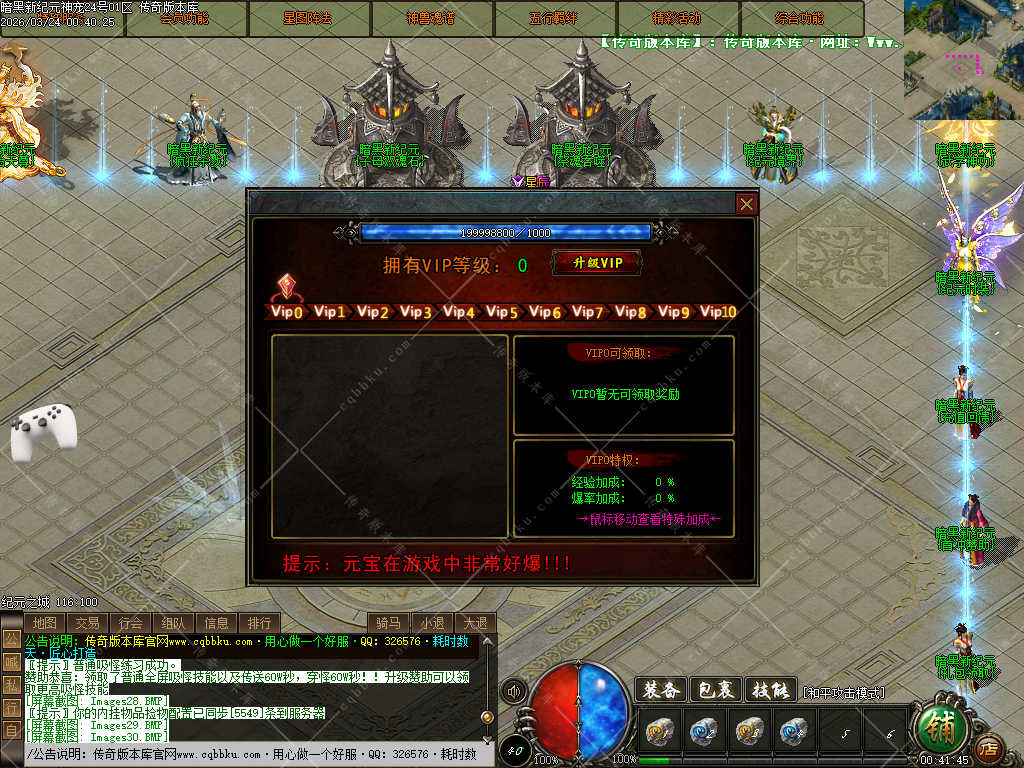The height and width of the screenshot is (768, 1024).
Task: Open the 星图阵法 top menu
Action: (308, 18)
